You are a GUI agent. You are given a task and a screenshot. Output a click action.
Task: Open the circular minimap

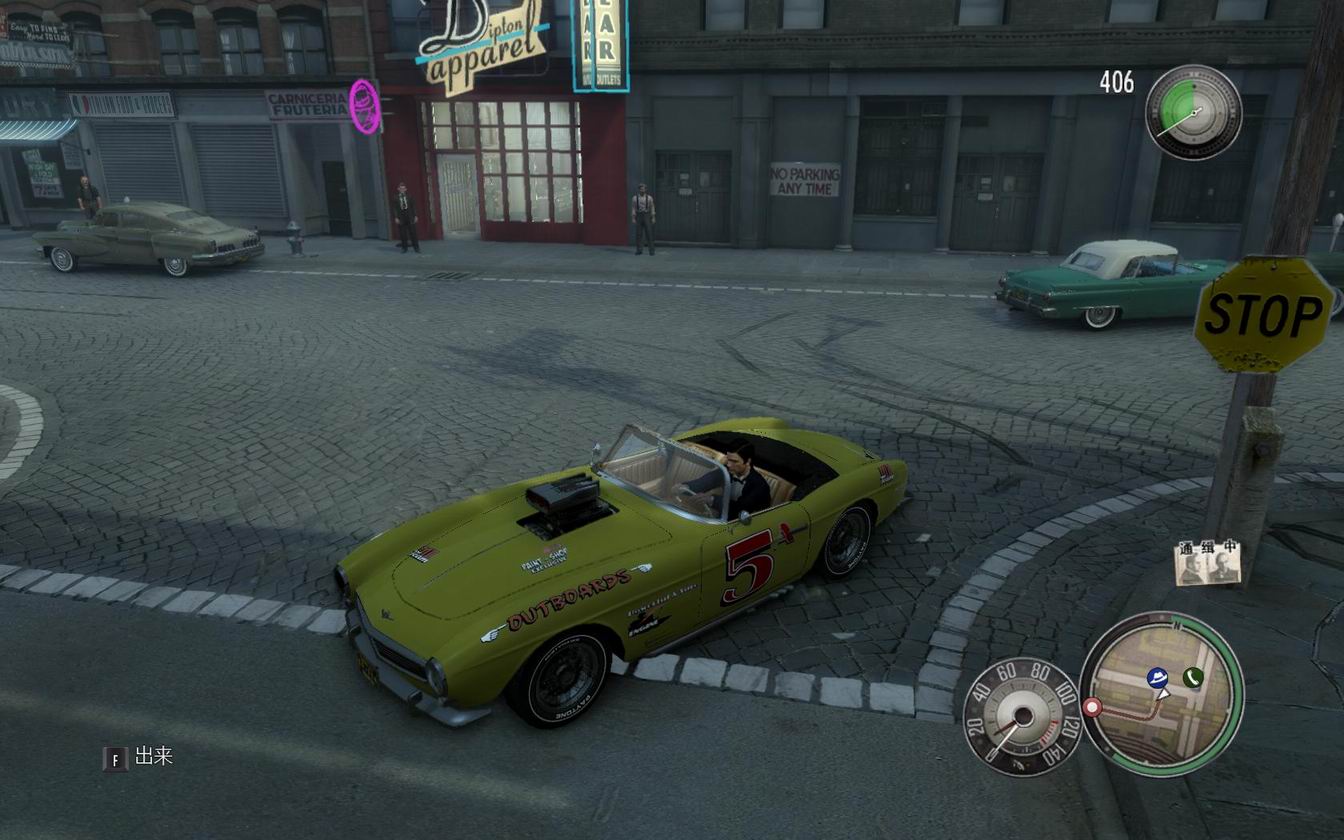[x=1160, y=693]
